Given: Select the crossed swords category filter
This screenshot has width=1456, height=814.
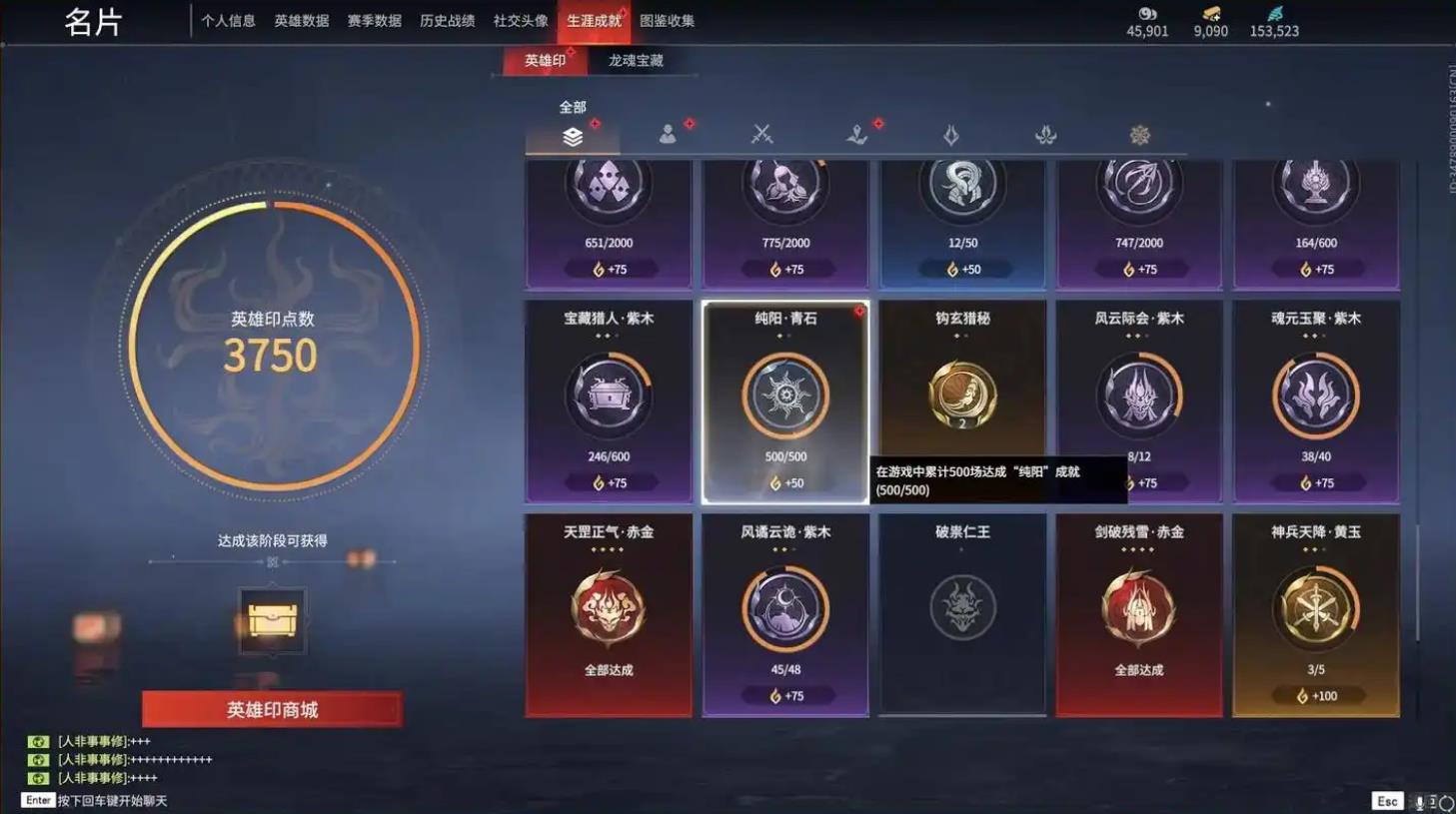Looking at the screenshot, I should click(x=760, y=134).
